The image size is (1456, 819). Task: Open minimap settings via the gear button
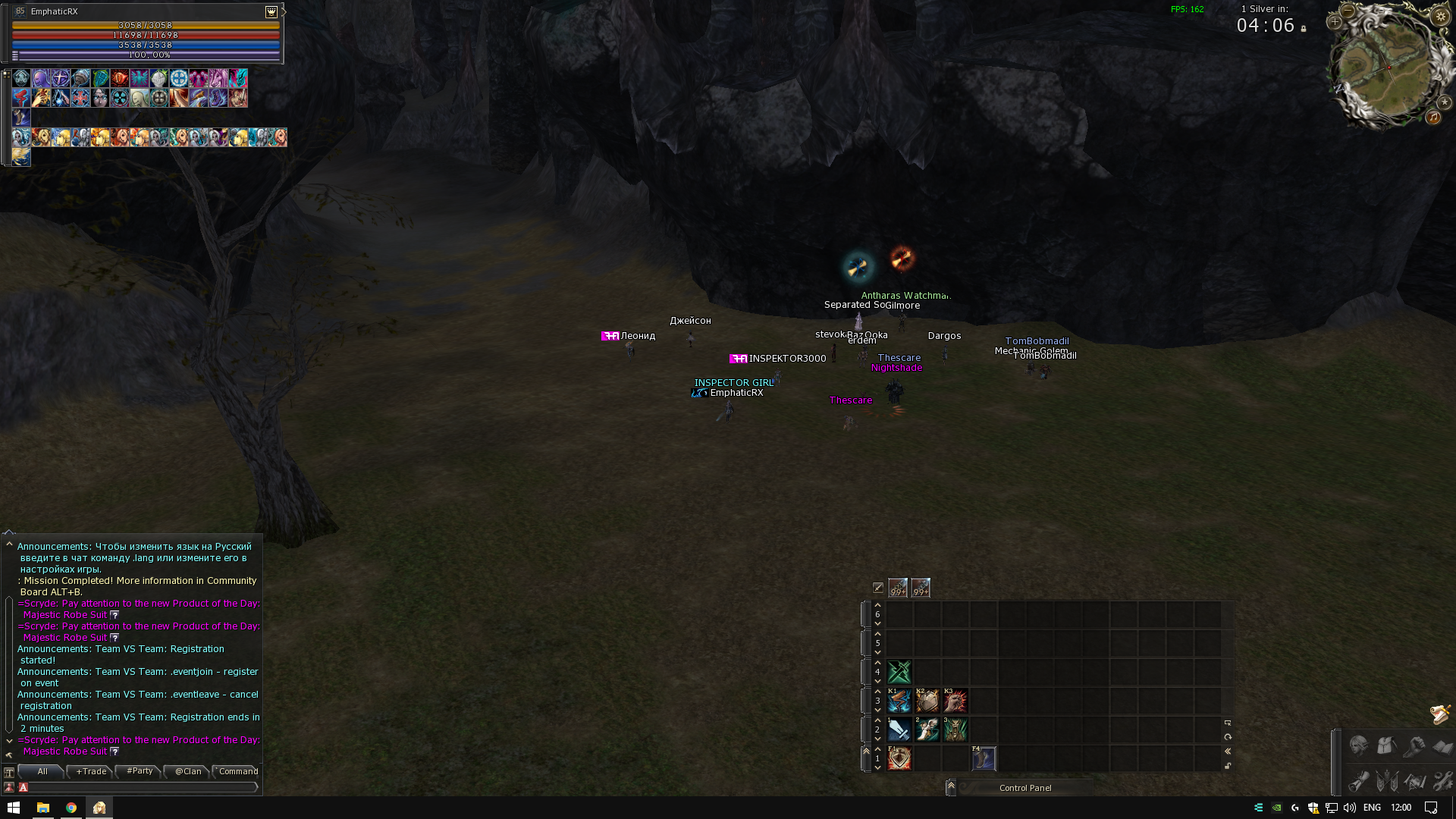[1441, 16]
